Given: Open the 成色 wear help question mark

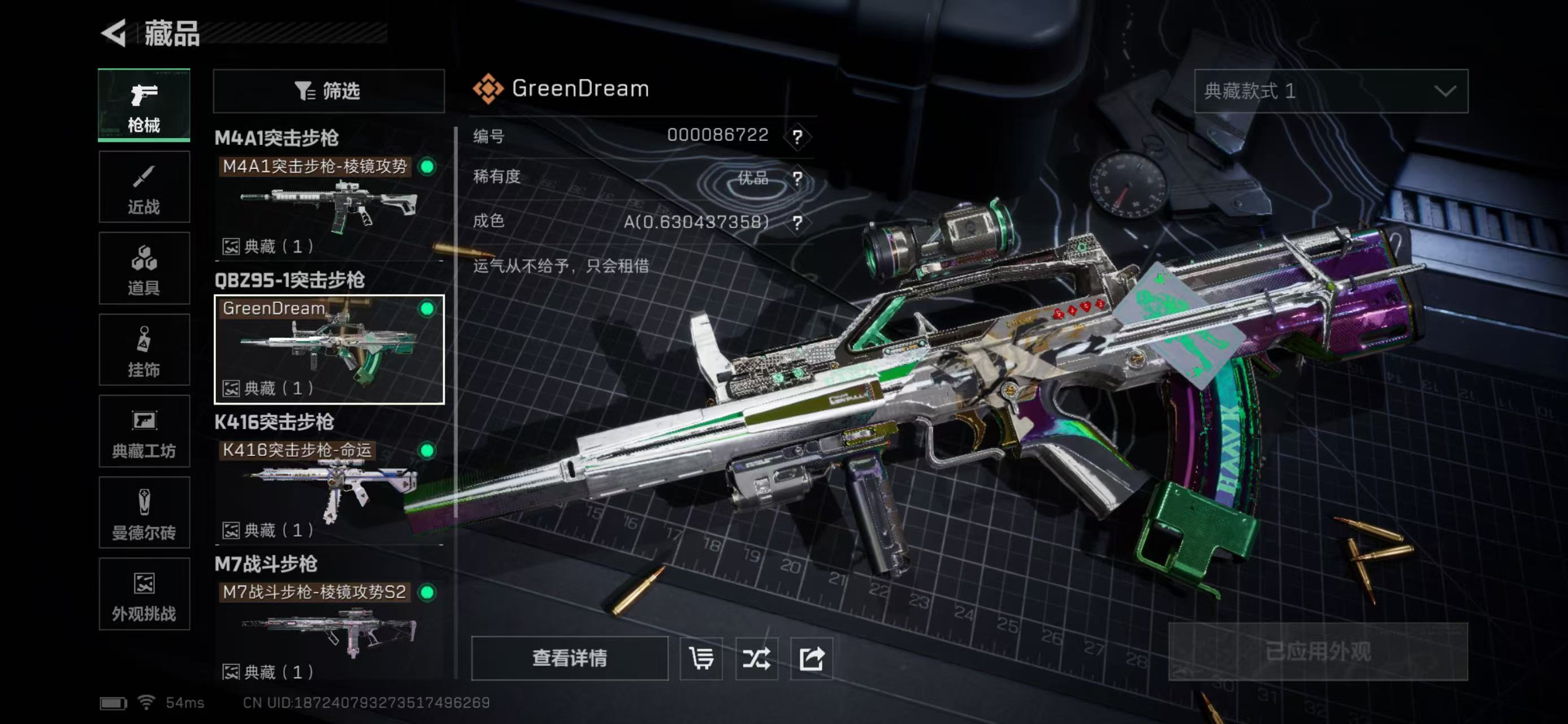Looking at the screenshot, I should pyautogui.click(x=798, y=223).
